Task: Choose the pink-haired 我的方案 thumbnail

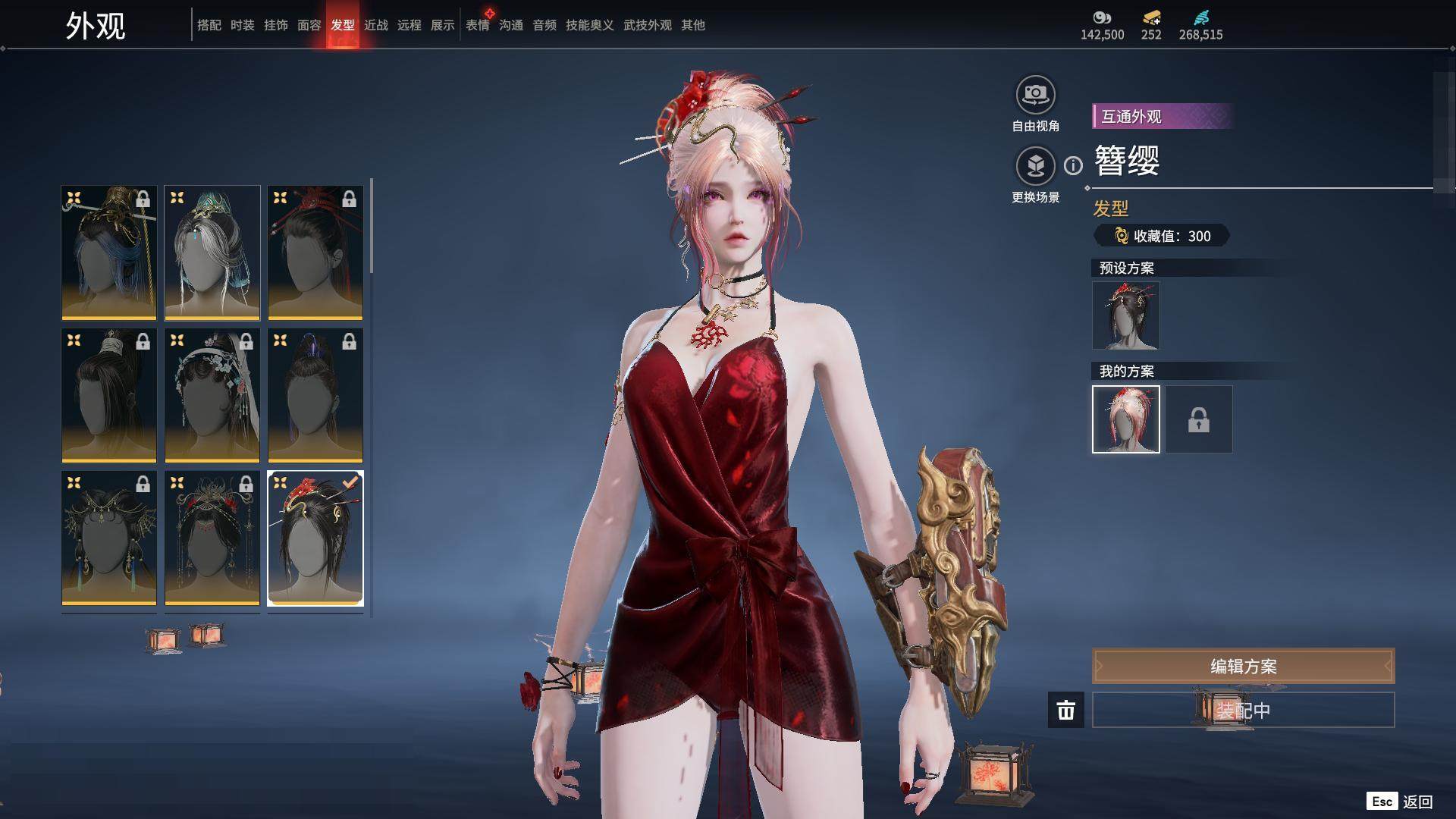Action: tap(1125, 419)
